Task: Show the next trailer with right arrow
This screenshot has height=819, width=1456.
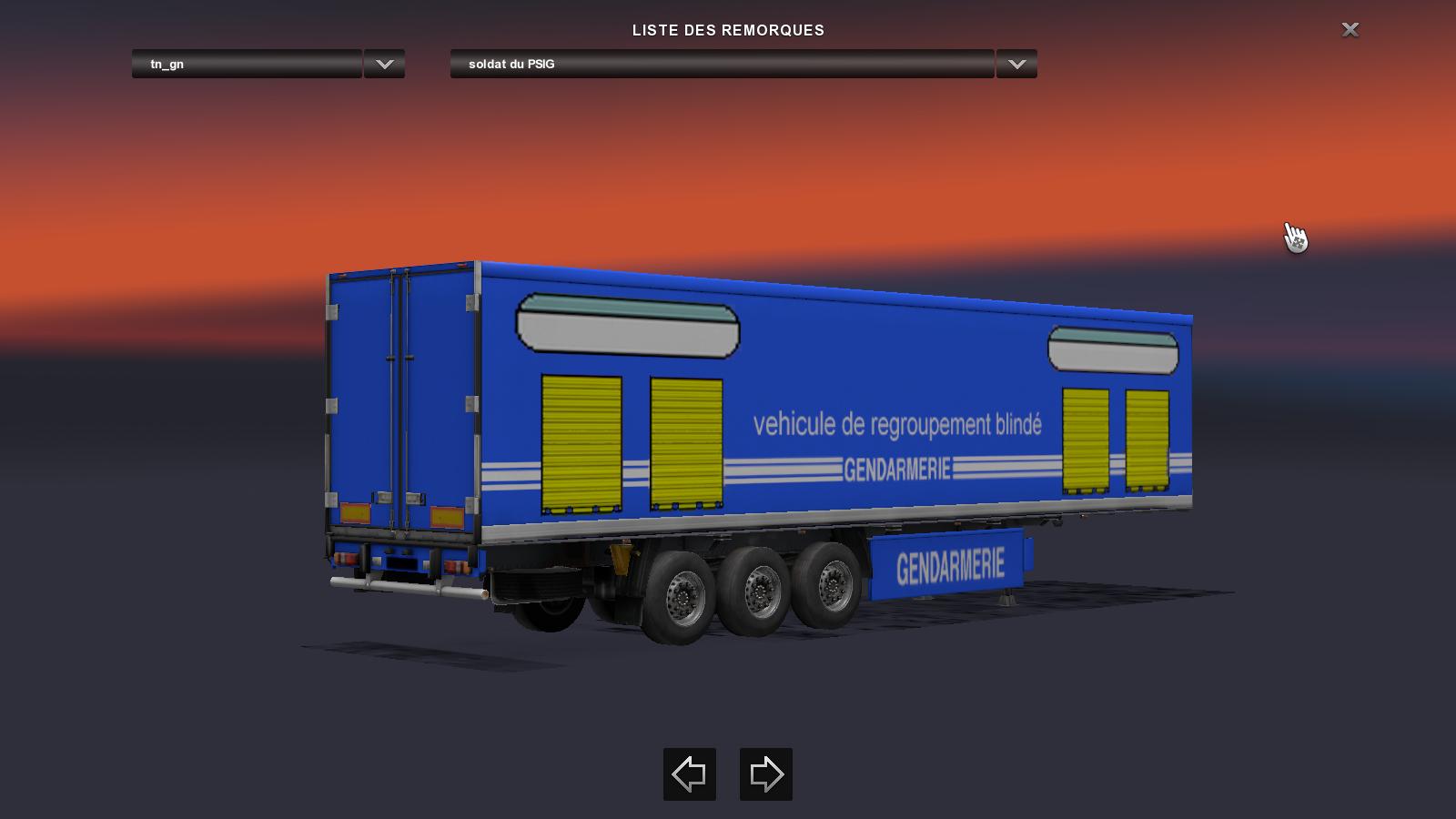Action: point(766,774)
